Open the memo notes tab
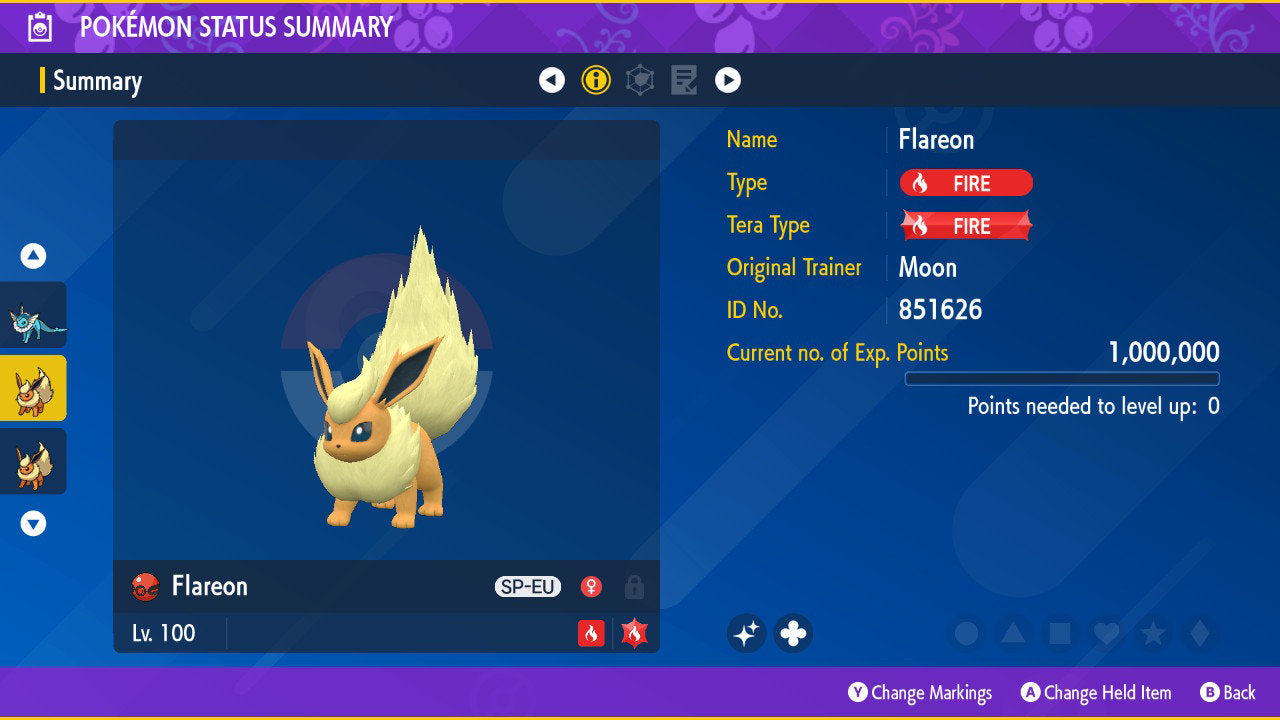1280x720 pixels. [x=684, y=80]
